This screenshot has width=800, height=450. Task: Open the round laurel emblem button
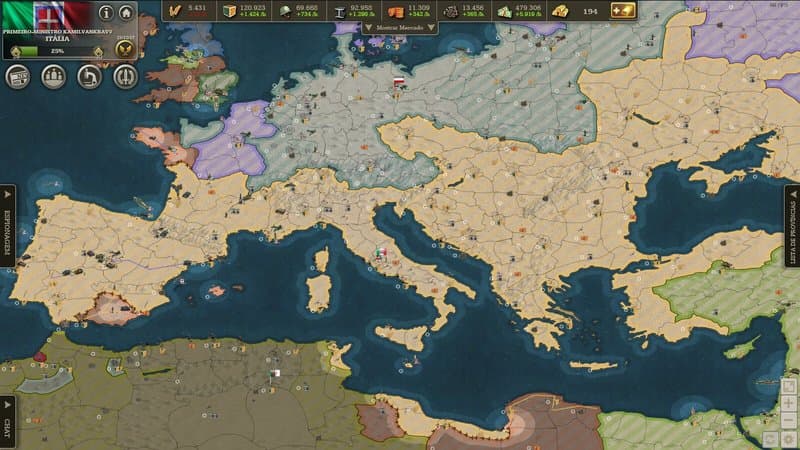click(125, 76)
